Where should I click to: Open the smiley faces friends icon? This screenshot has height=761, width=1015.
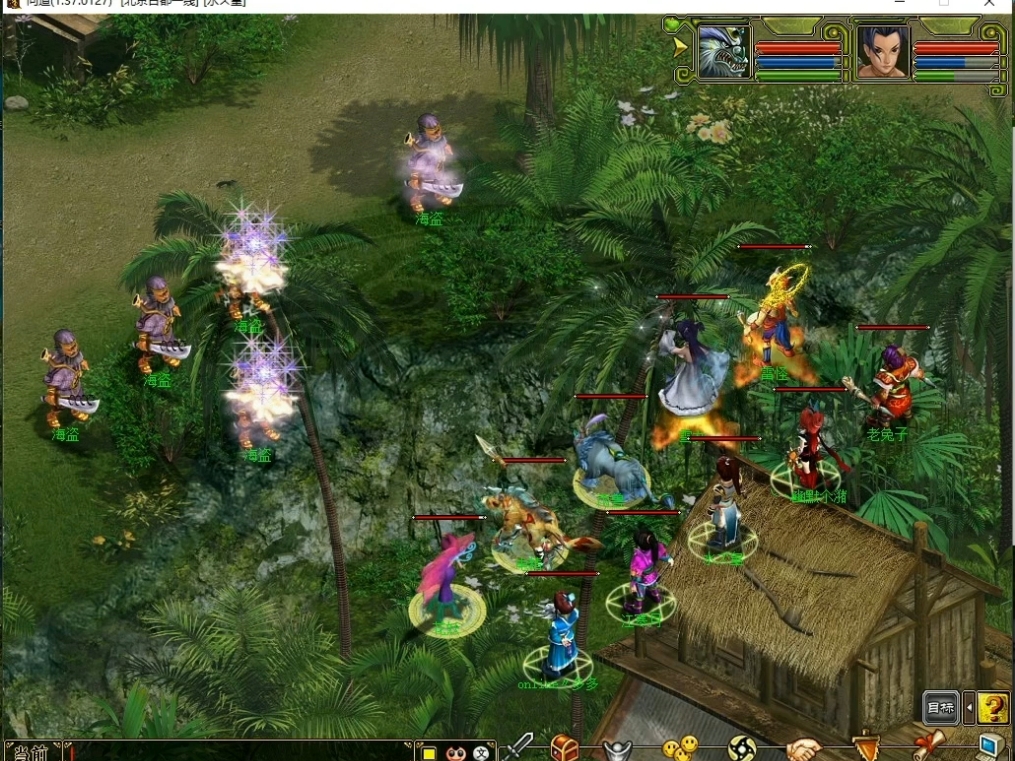(680, 748)
